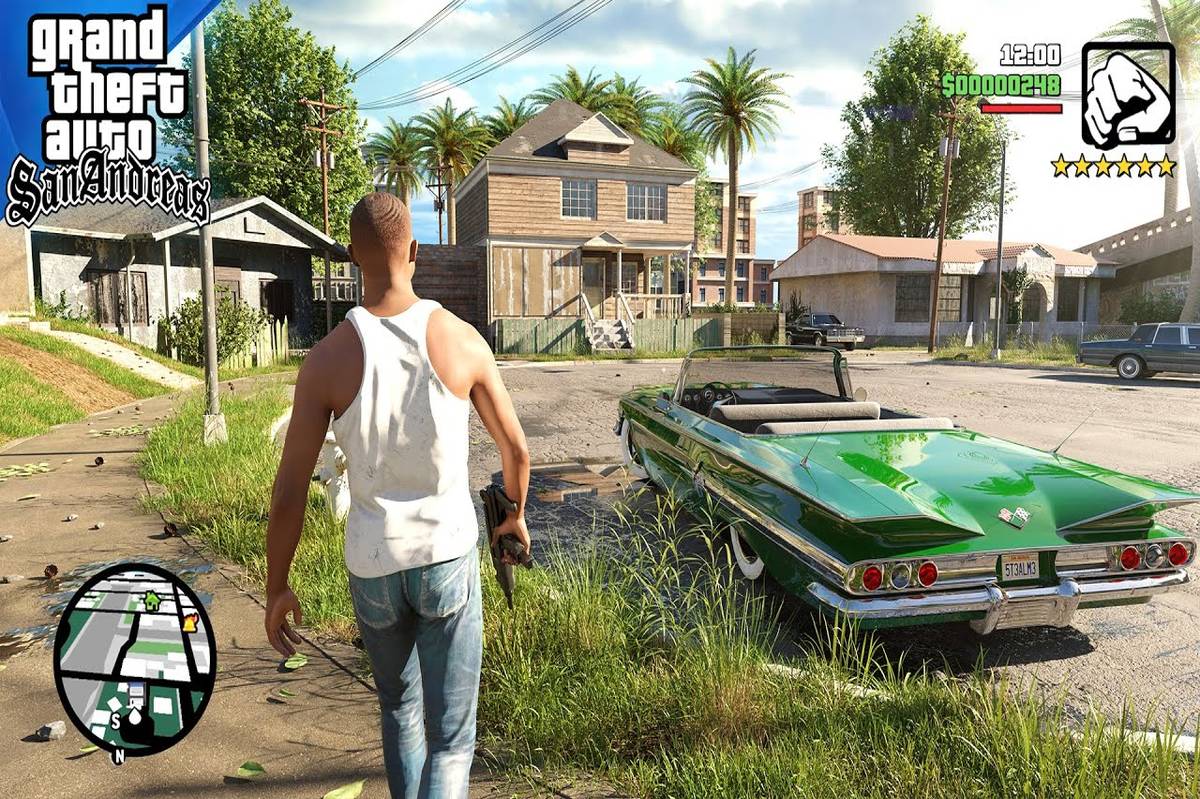Click the green house marker on the minimap
This screenshot has width=1200, height=799.
[x=151, y=601]
